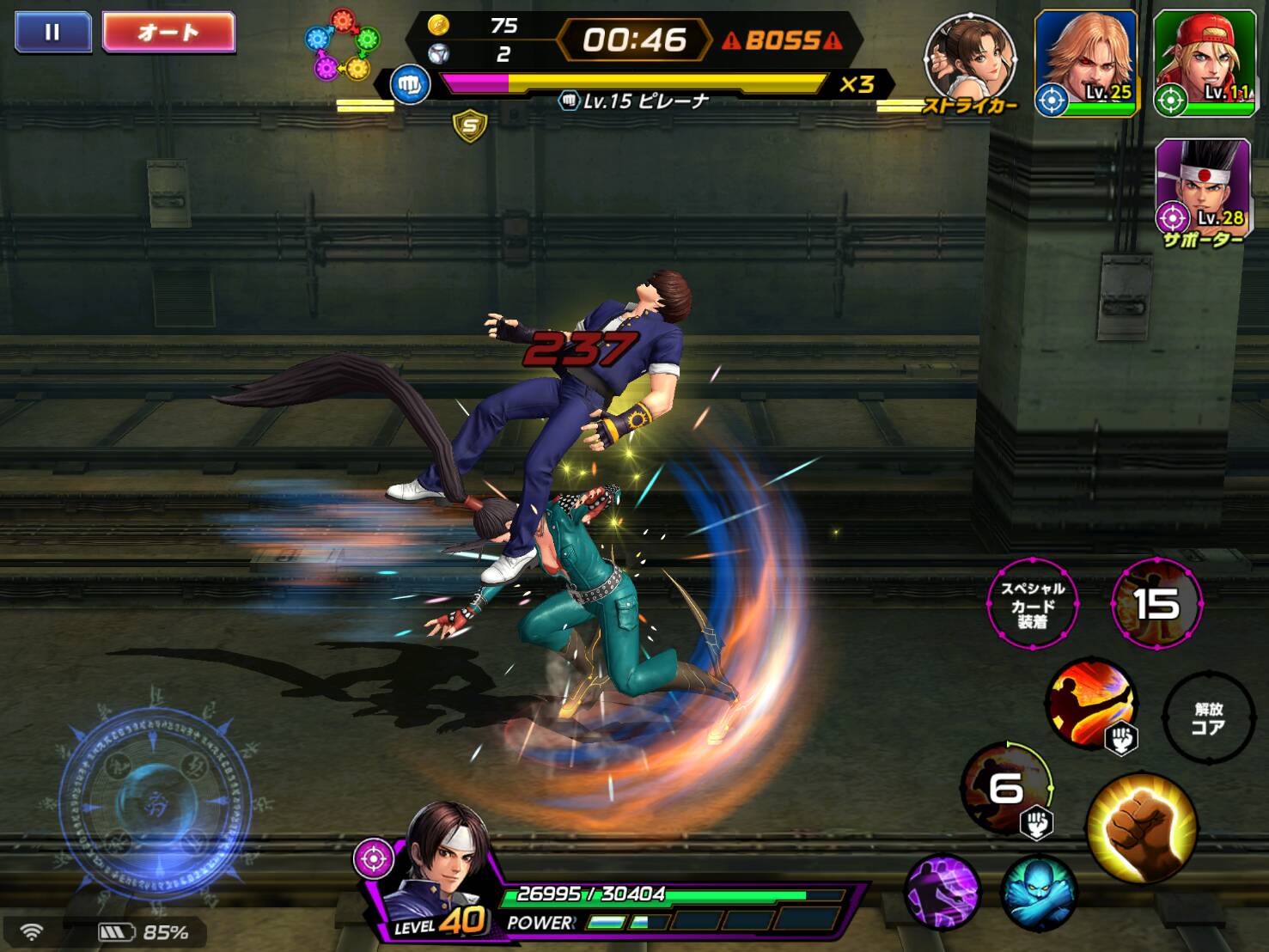Open the colored gear element affinity chart

[343, 45]
